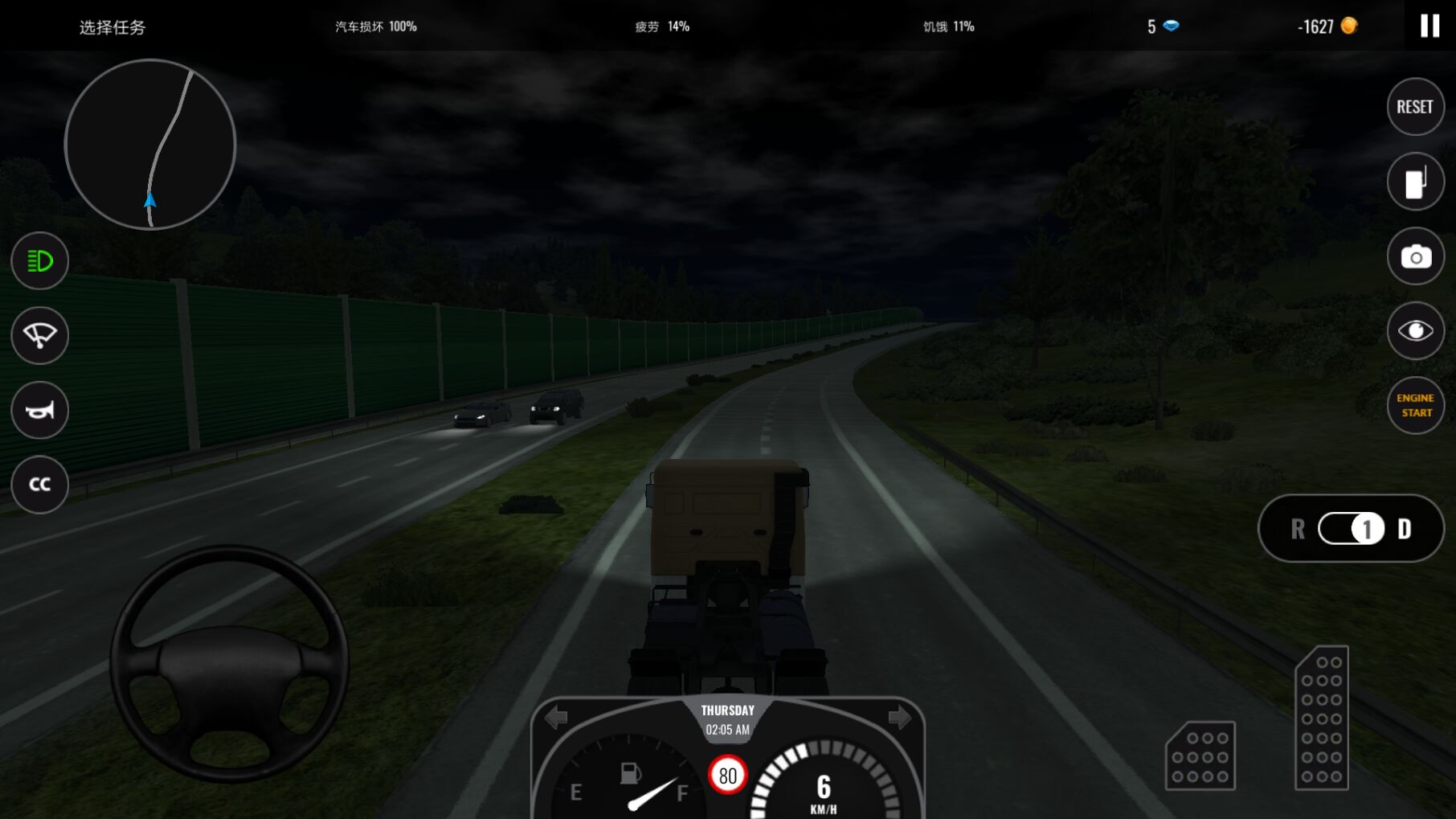Check the 疲劳 14% fatigue status
Image resolution: width=1456 pixels, height=819 pixels.
661,26
